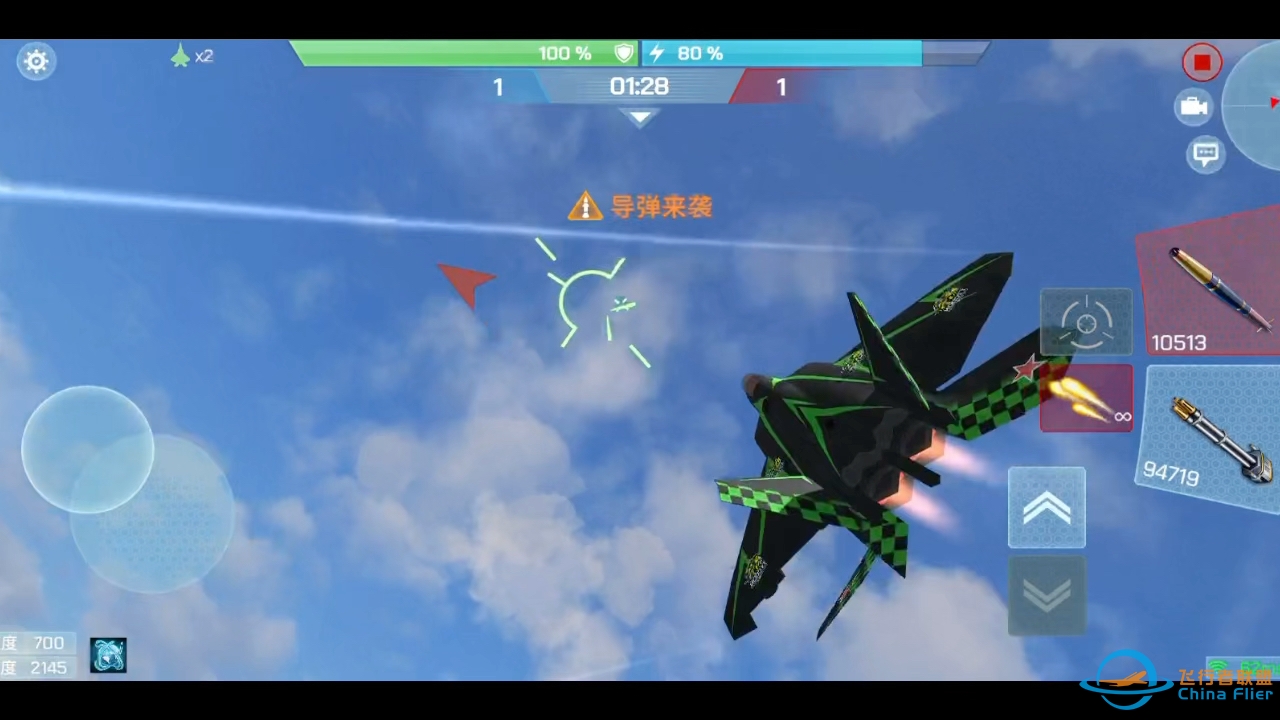Select the target lock reticle icon

1086,321
